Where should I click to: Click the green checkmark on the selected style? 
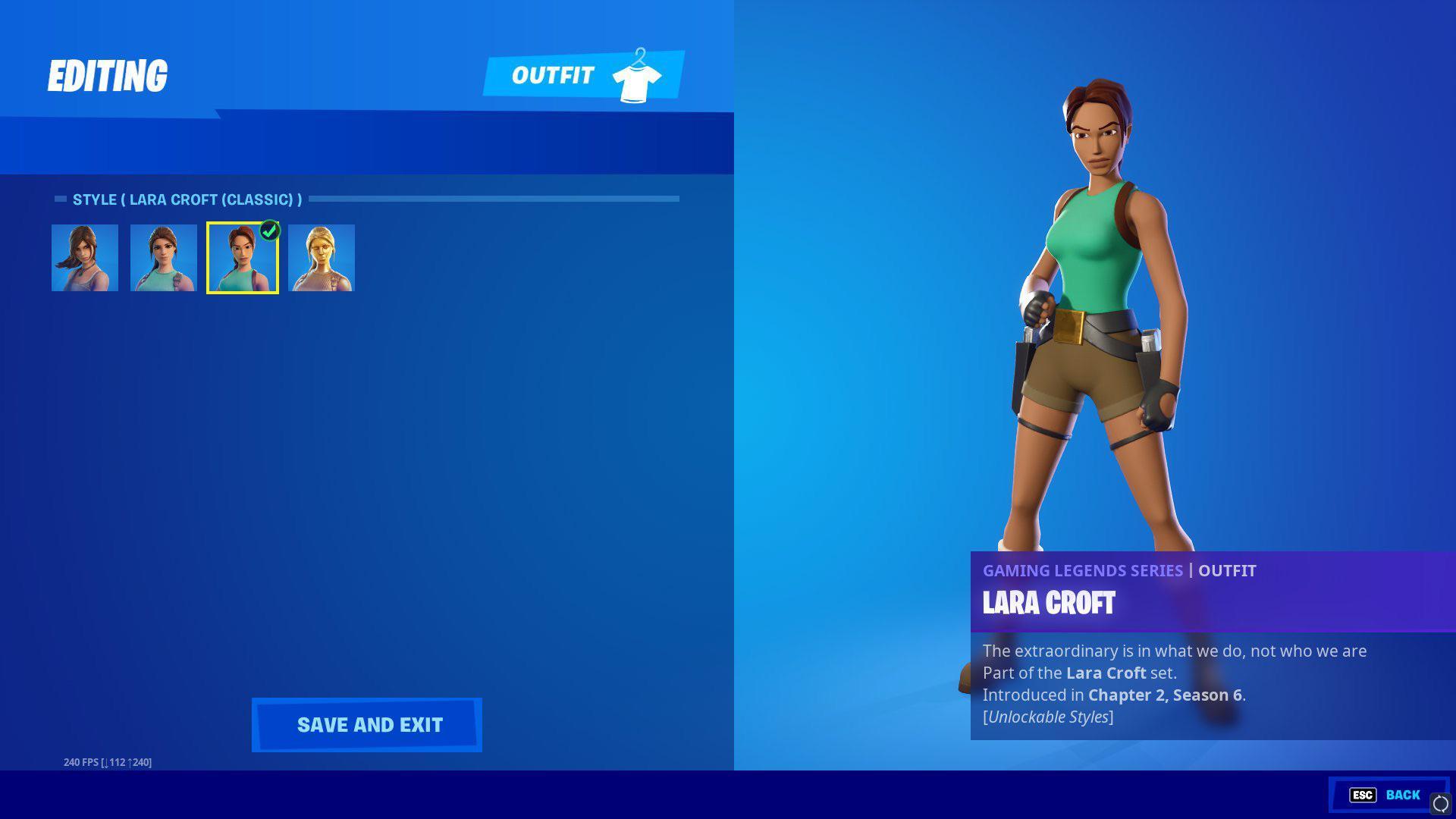coord(271,231)
